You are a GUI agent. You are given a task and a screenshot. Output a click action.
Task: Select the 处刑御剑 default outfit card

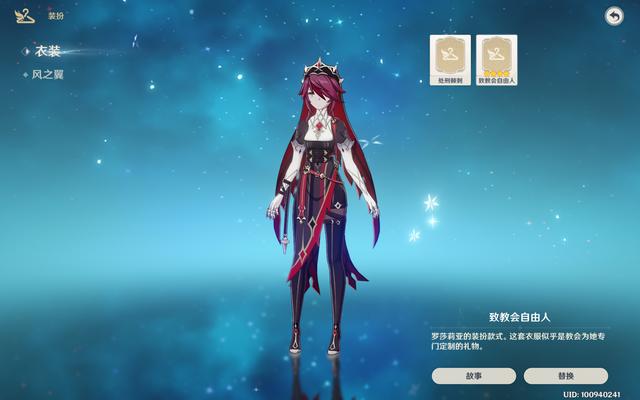450,60
